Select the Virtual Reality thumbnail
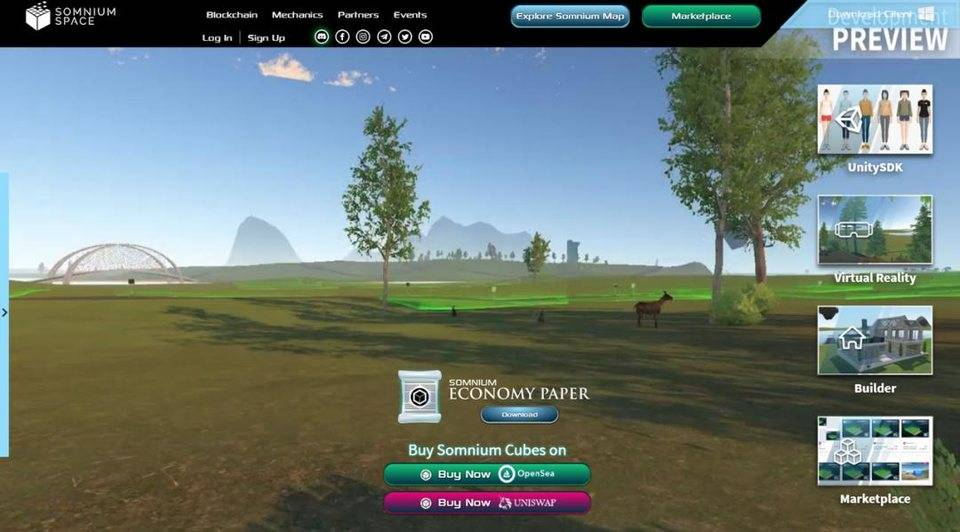 (875, 229)
